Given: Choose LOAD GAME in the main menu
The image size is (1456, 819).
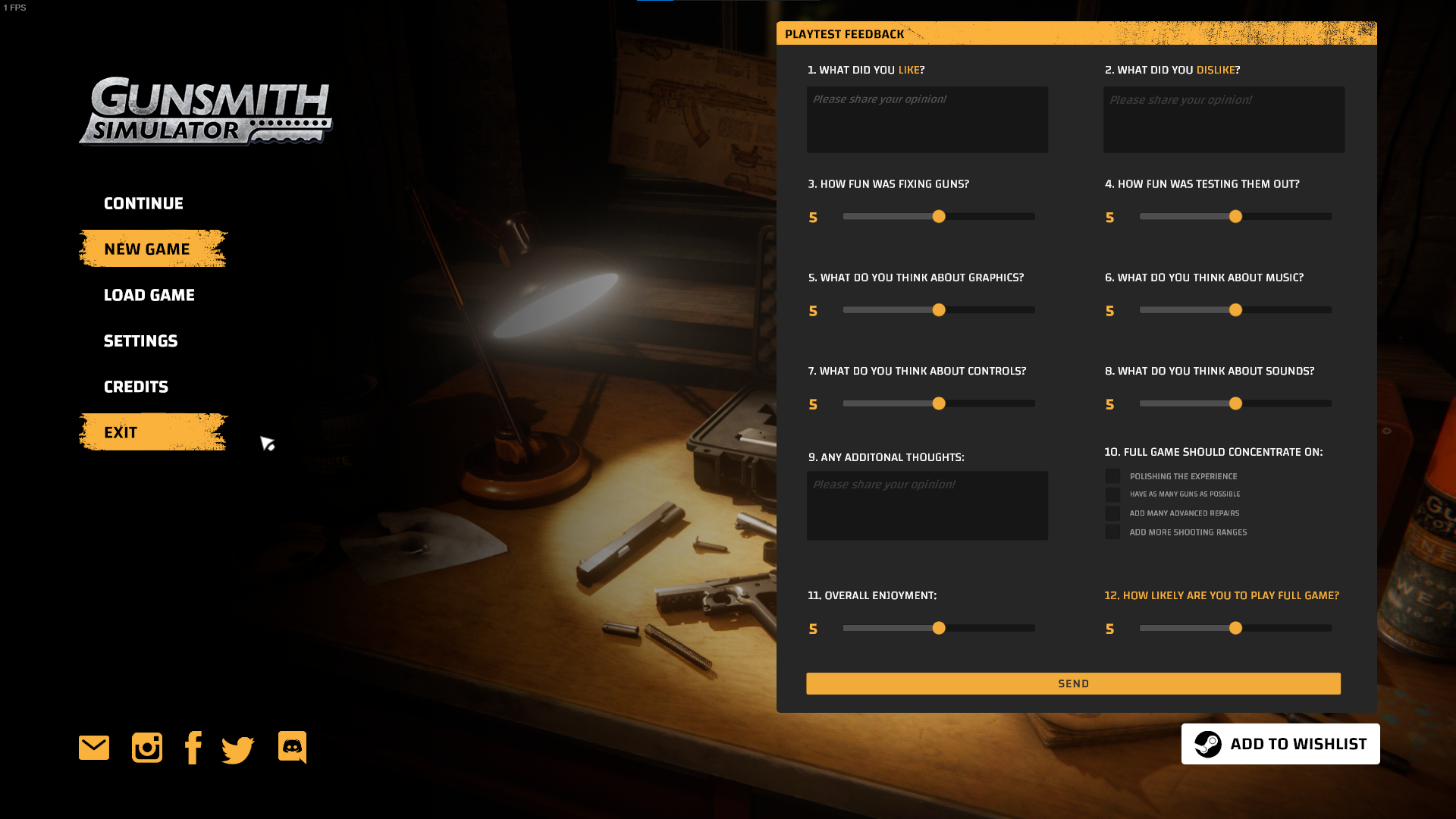Looking at the screenshot, I should 149,295.
